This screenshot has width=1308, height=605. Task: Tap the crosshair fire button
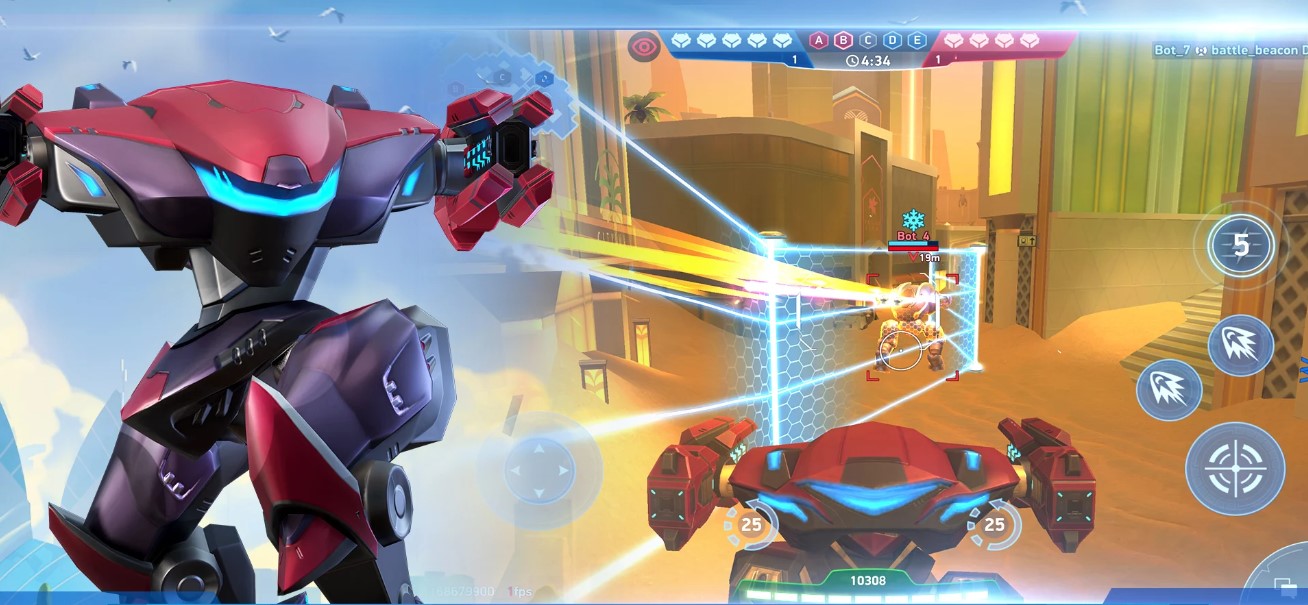point(1235,468)
